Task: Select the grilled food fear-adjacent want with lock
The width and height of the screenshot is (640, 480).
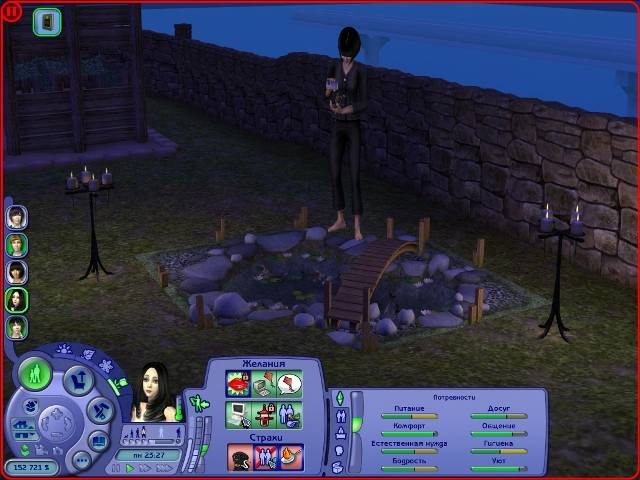Action: (263, 412)
